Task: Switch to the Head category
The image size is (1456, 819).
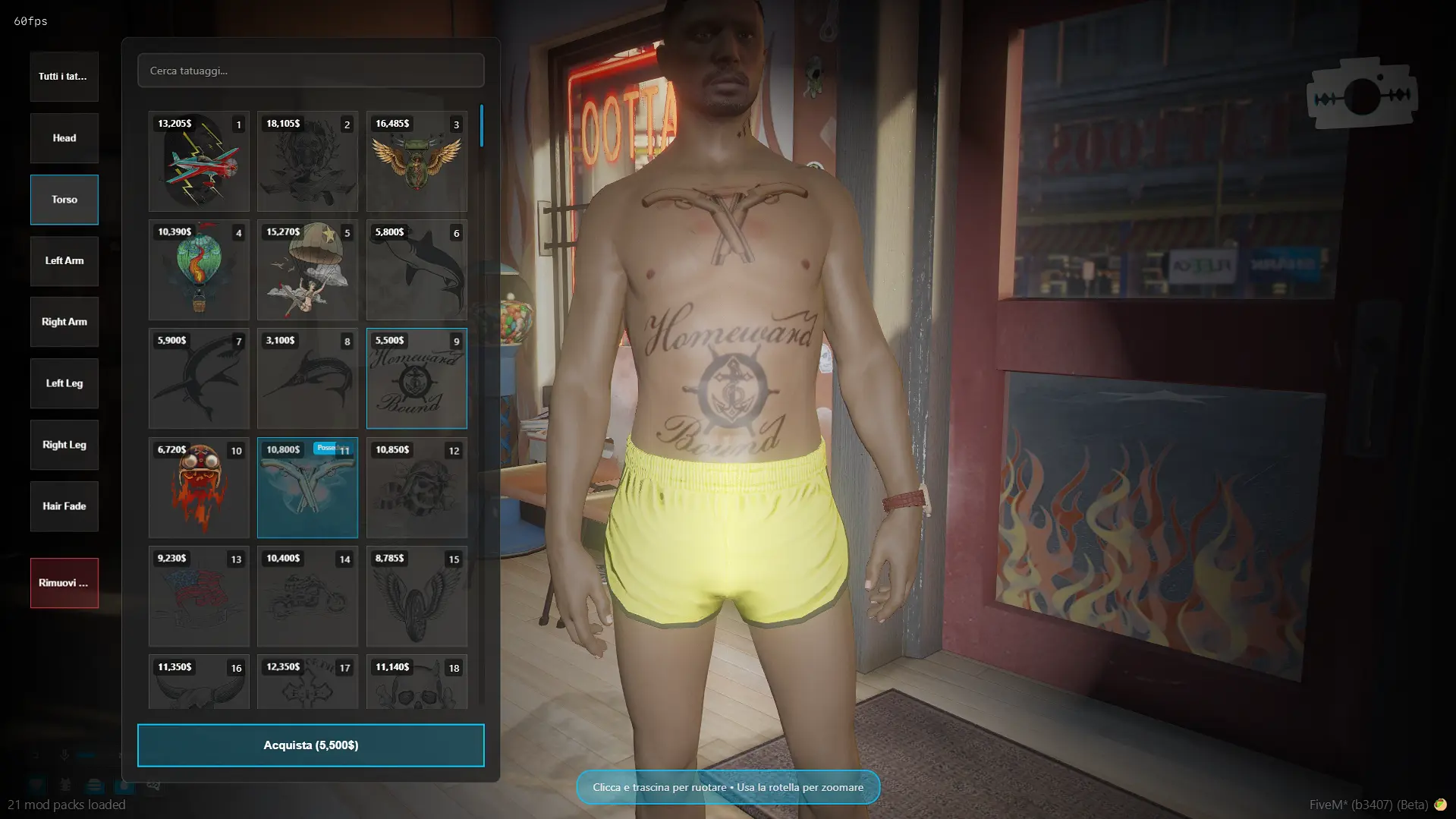Action: tap(64, 137)
